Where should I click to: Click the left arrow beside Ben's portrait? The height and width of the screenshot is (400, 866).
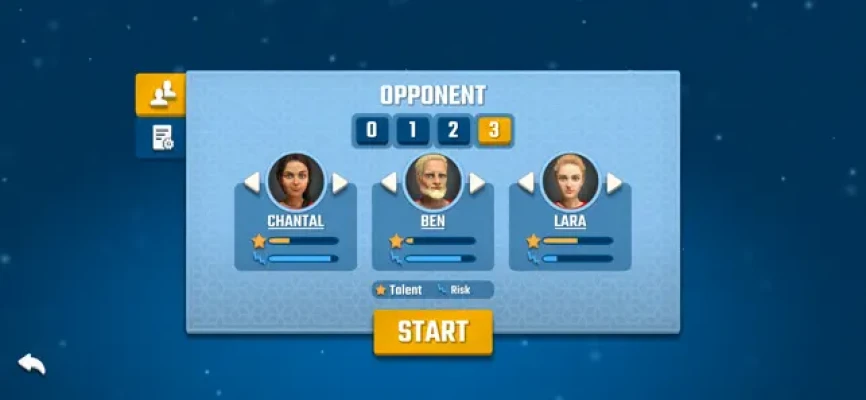389,183
